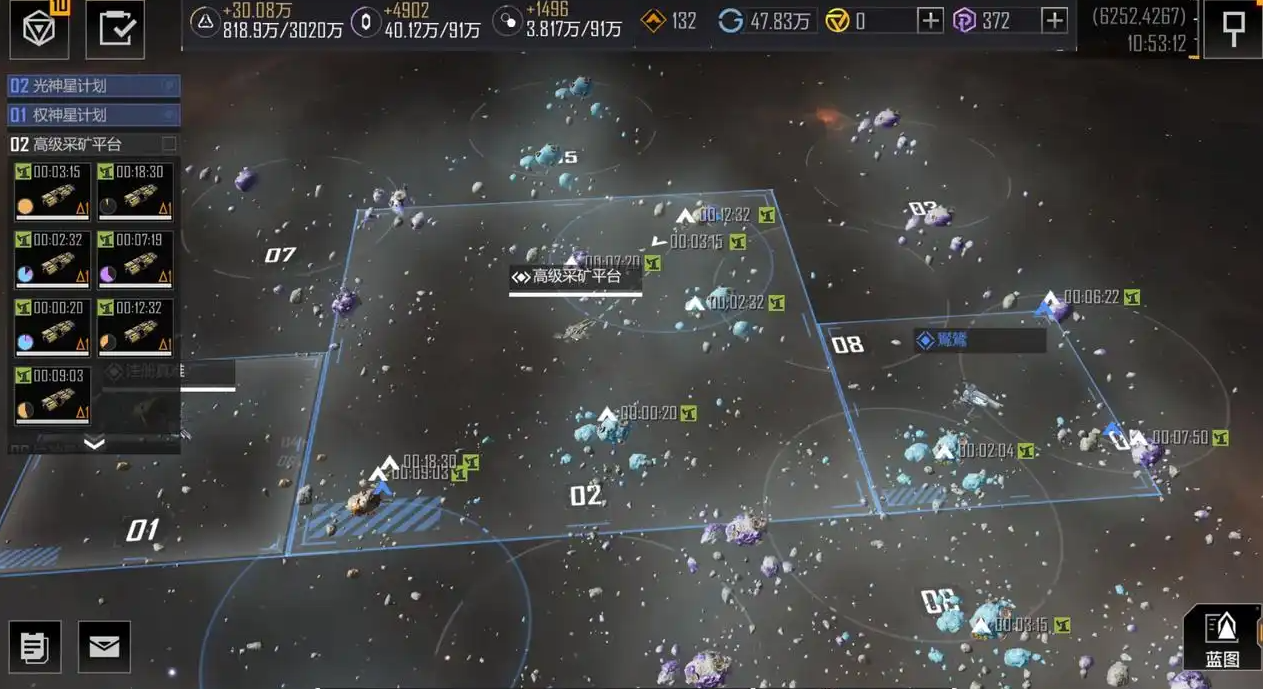Open the map pin bookmark button
The height and width of the screenshot is (689, 1263).
coord(1234,30)
